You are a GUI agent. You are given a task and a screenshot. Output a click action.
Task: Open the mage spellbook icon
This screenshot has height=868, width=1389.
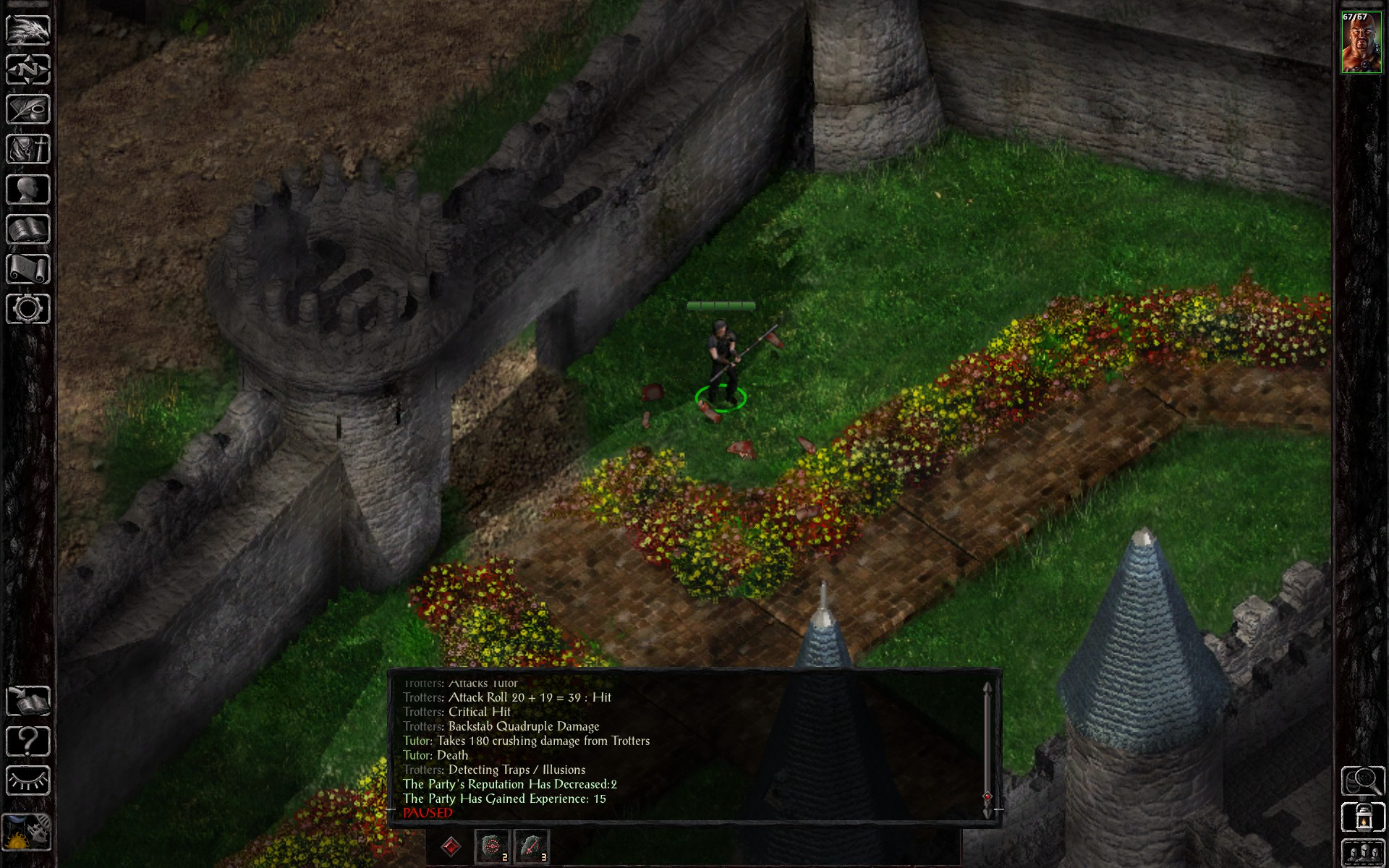pos(28,230)
